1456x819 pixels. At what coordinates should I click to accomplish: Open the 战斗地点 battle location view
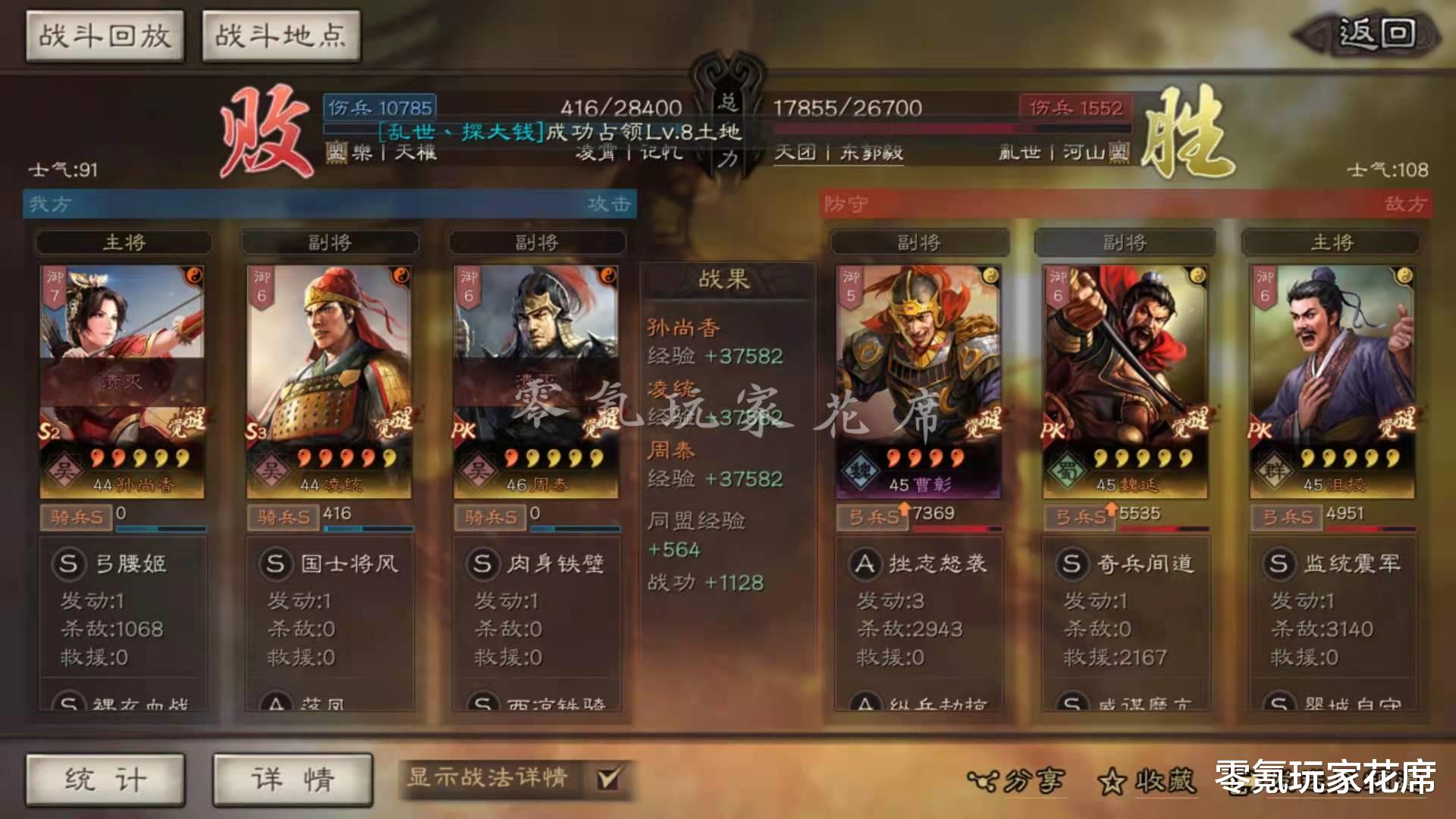(x=281, y=34)
